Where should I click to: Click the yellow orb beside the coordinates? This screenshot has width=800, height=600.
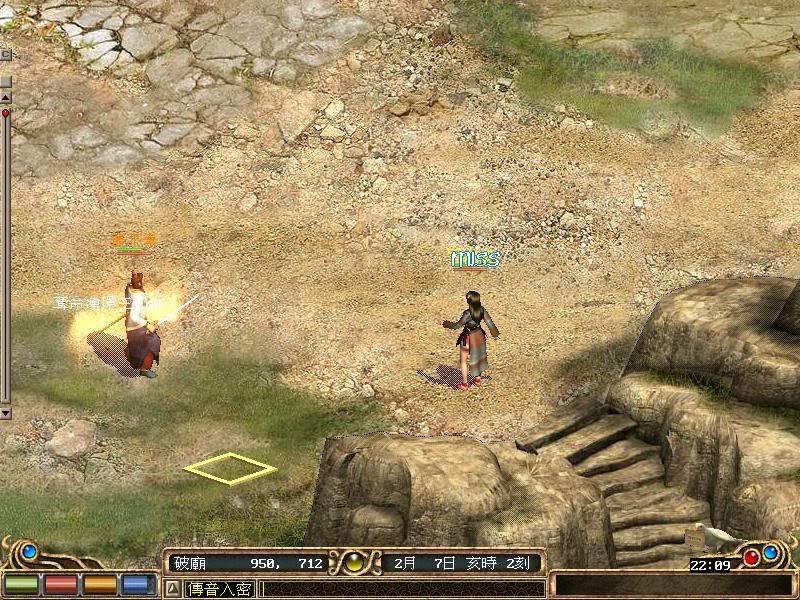pyautogui.click(x=353, y=563)
